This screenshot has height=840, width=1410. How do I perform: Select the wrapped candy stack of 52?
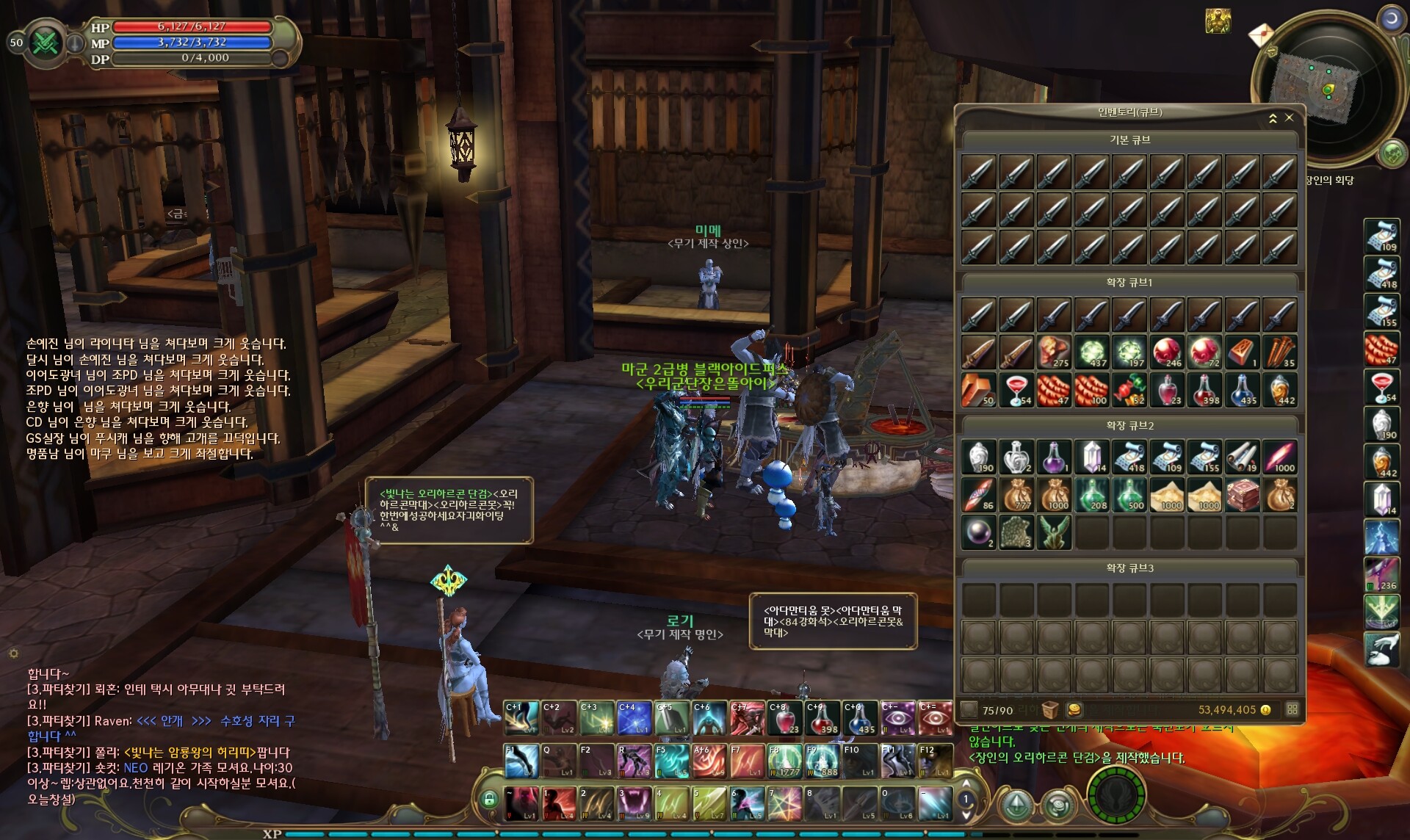[1129, 390]
